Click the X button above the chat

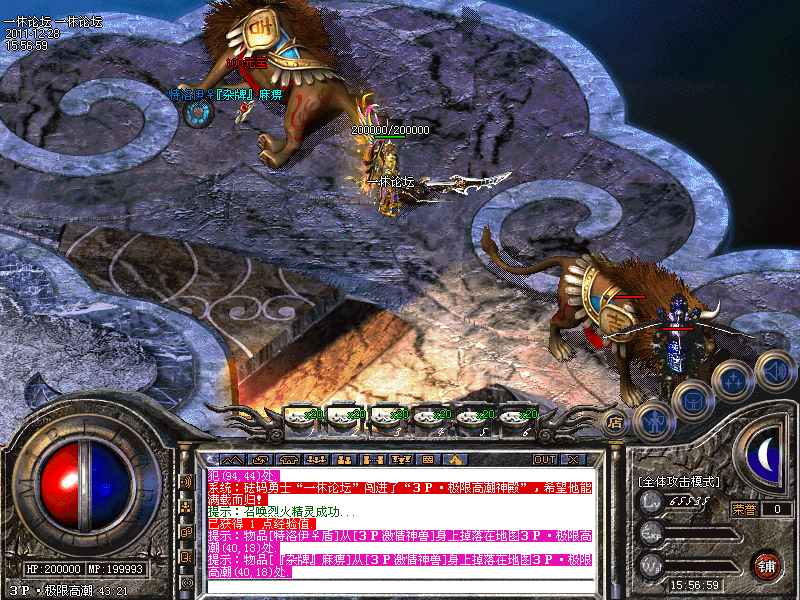click(573, 460)
